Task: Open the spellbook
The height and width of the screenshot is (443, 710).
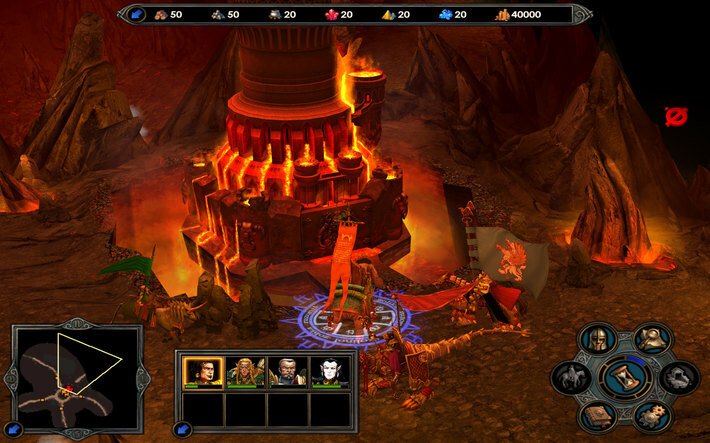Action: [598, 415]
